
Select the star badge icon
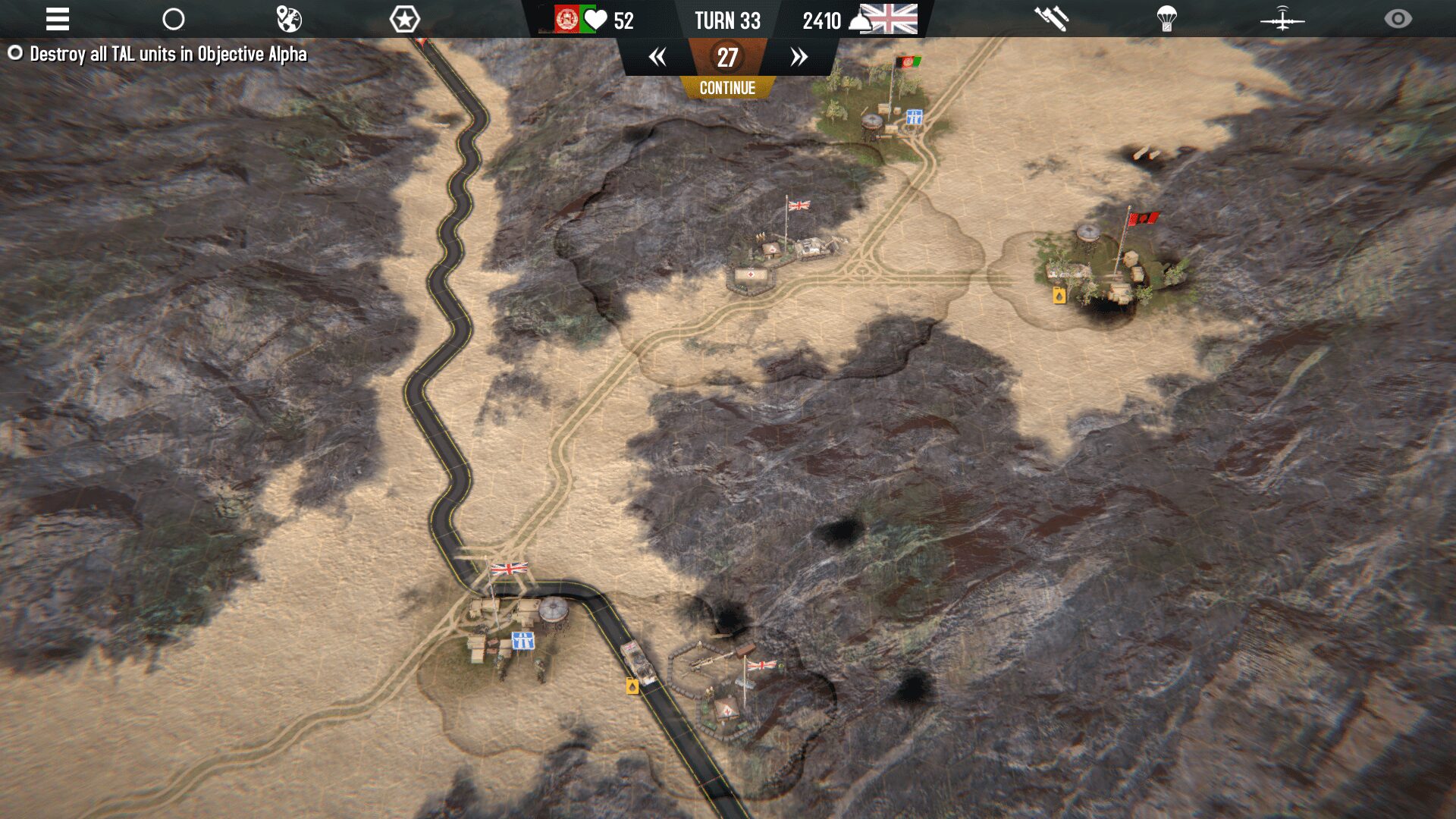pos(404,19)
